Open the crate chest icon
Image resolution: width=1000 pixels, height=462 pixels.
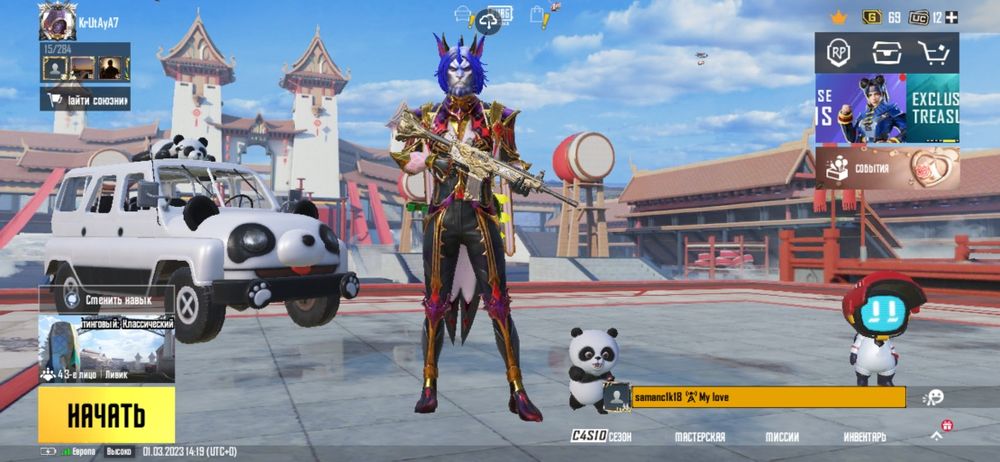coord(886,53)
